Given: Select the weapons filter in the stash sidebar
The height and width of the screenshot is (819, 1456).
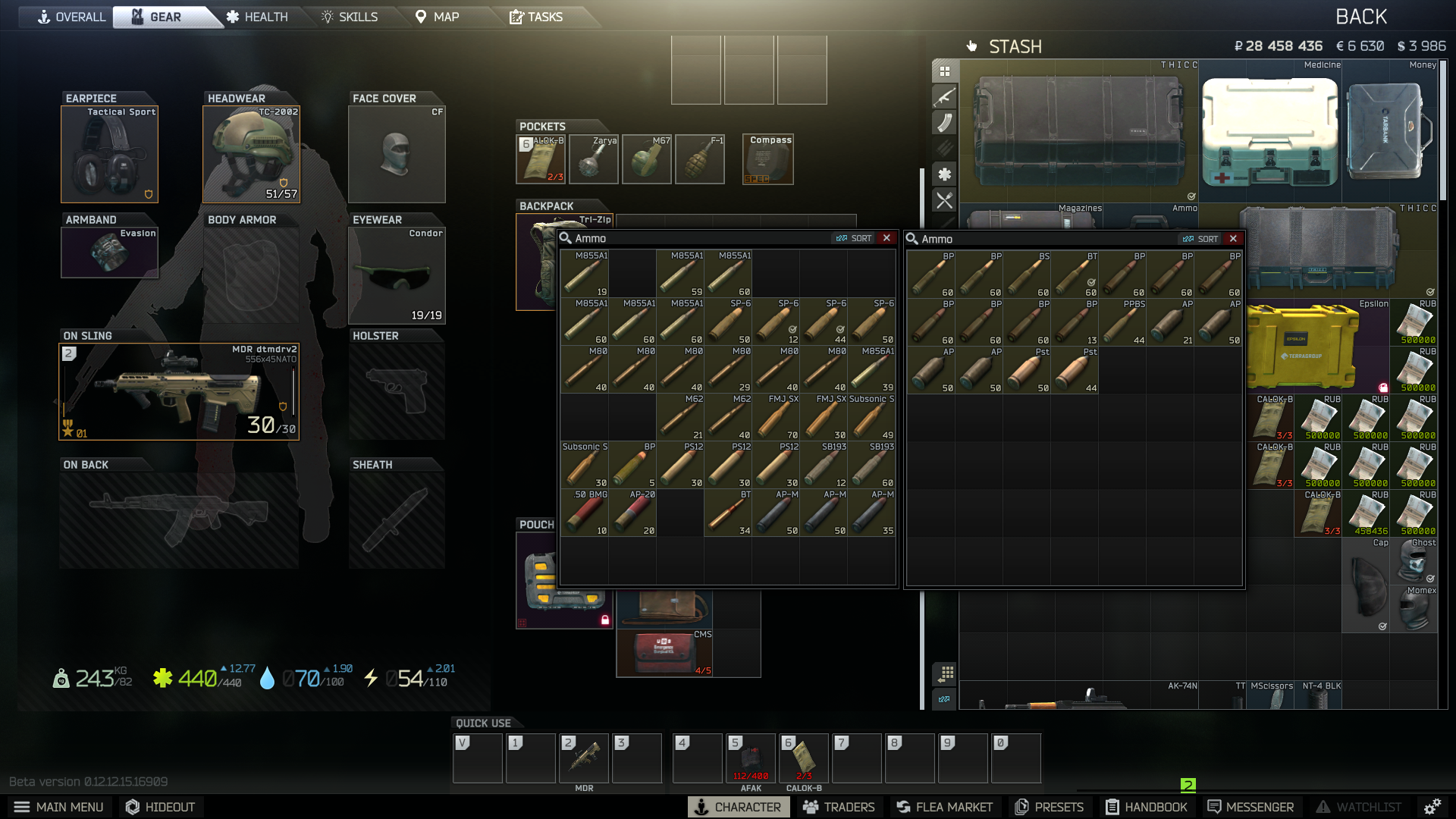Looking at the screenshot, I should 943,97.
